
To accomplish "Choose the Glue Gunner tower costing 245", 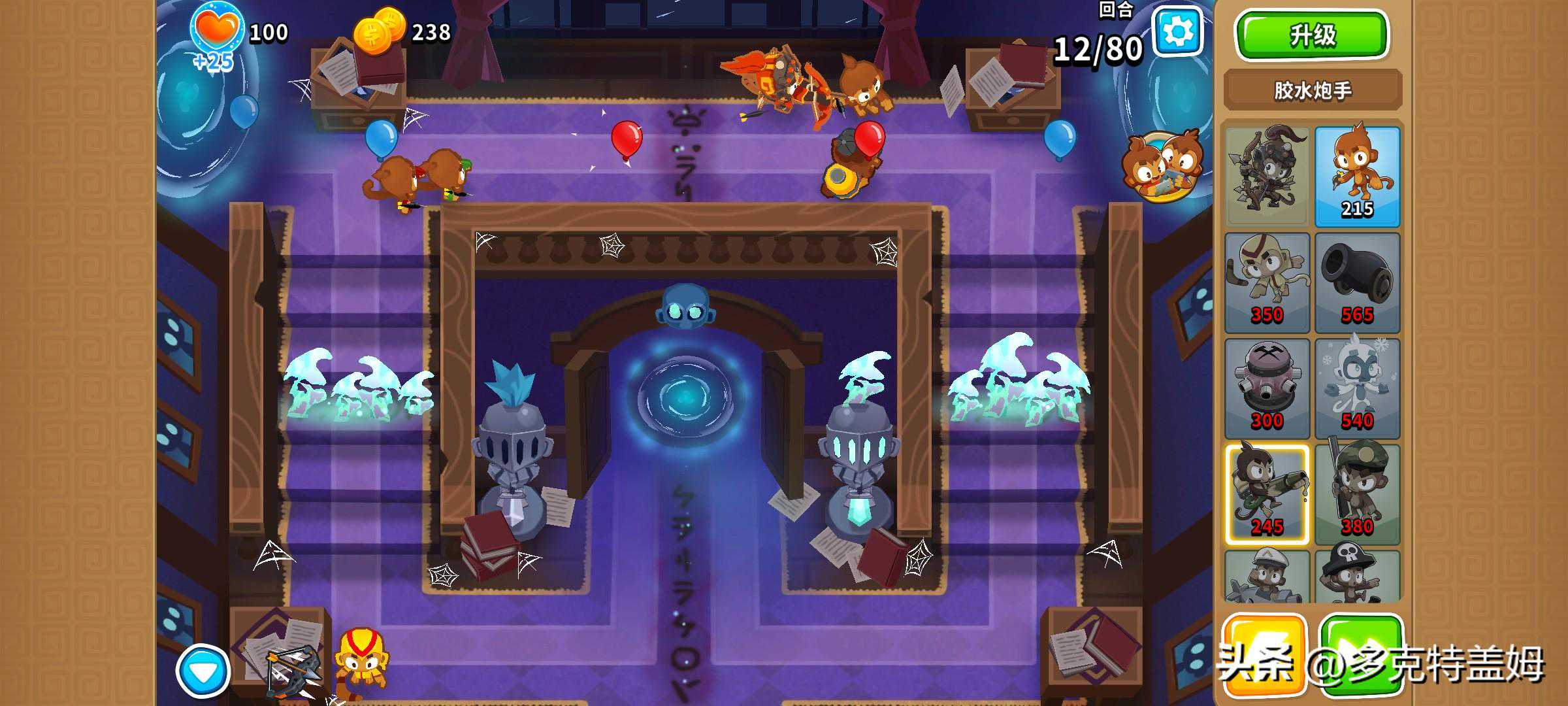I will coord(1267,494).
